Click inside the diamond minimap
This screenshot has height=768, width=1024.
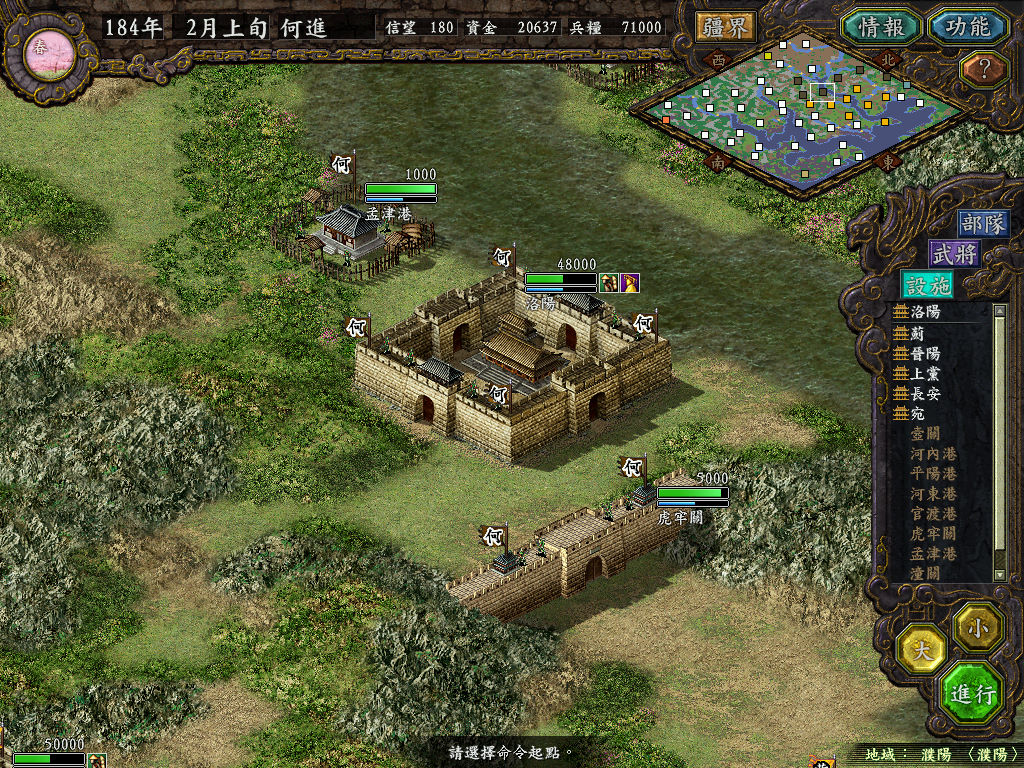790,110
